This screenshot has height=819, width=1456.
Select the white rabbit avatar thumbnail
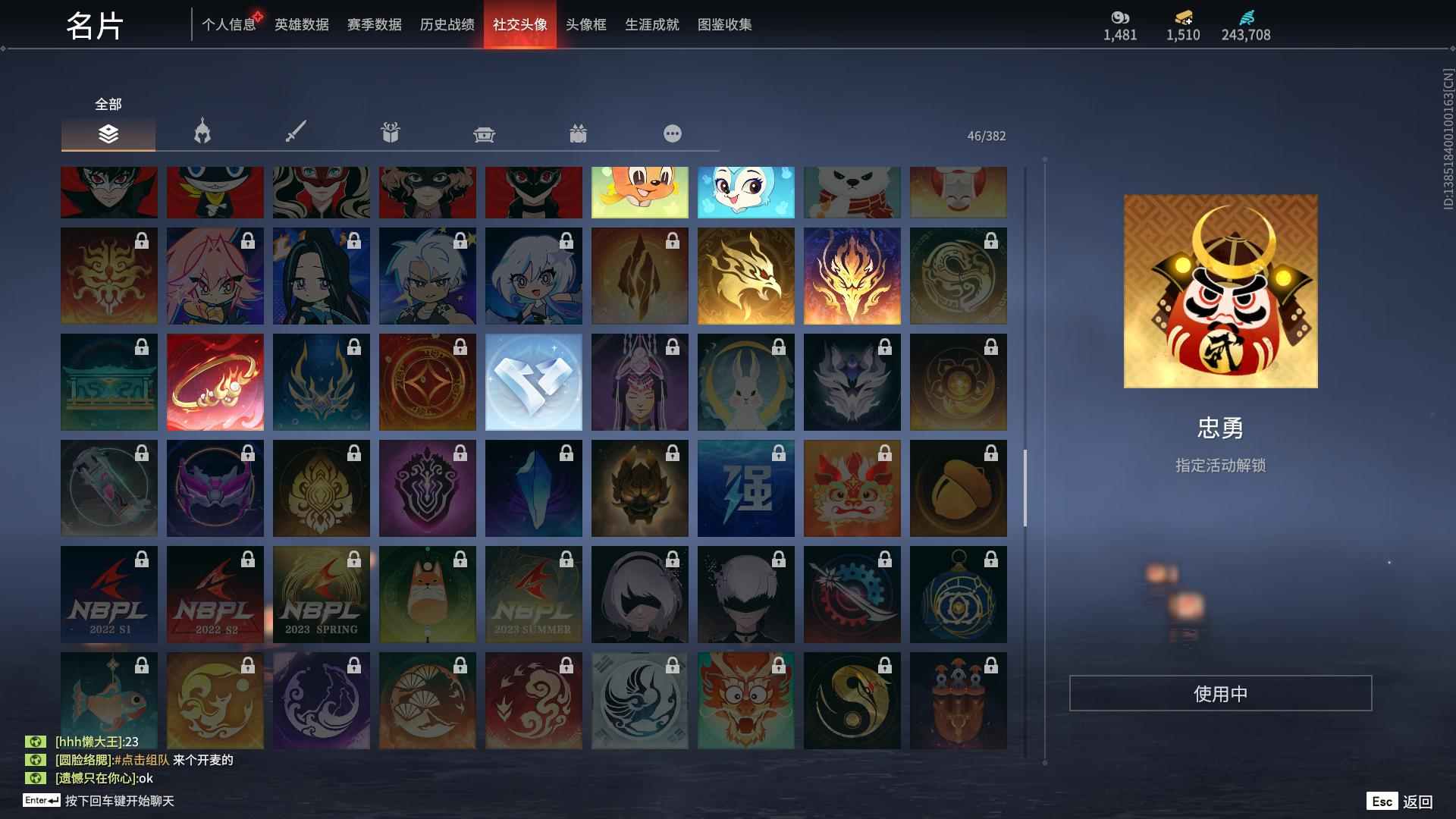click(x=745, y=381)
